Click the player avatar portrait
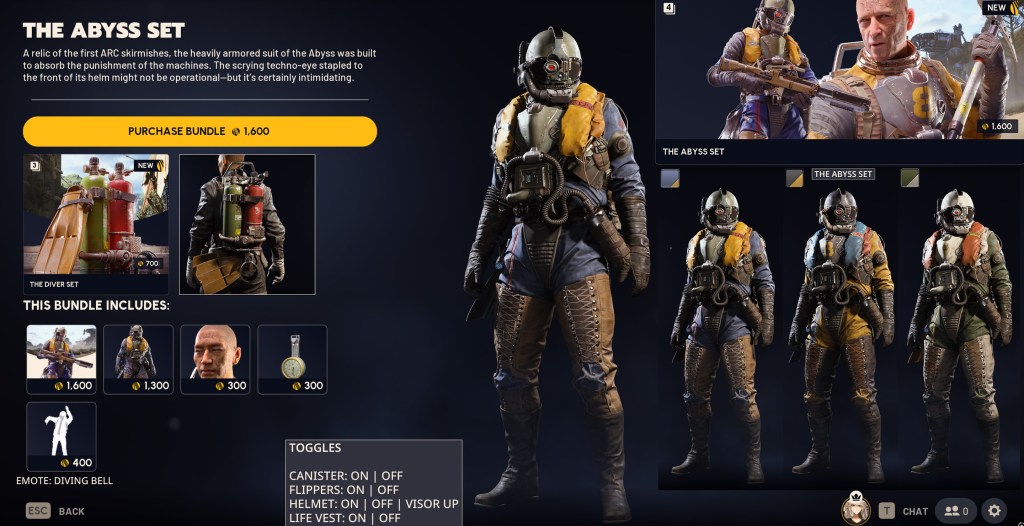 coord(855,509)
